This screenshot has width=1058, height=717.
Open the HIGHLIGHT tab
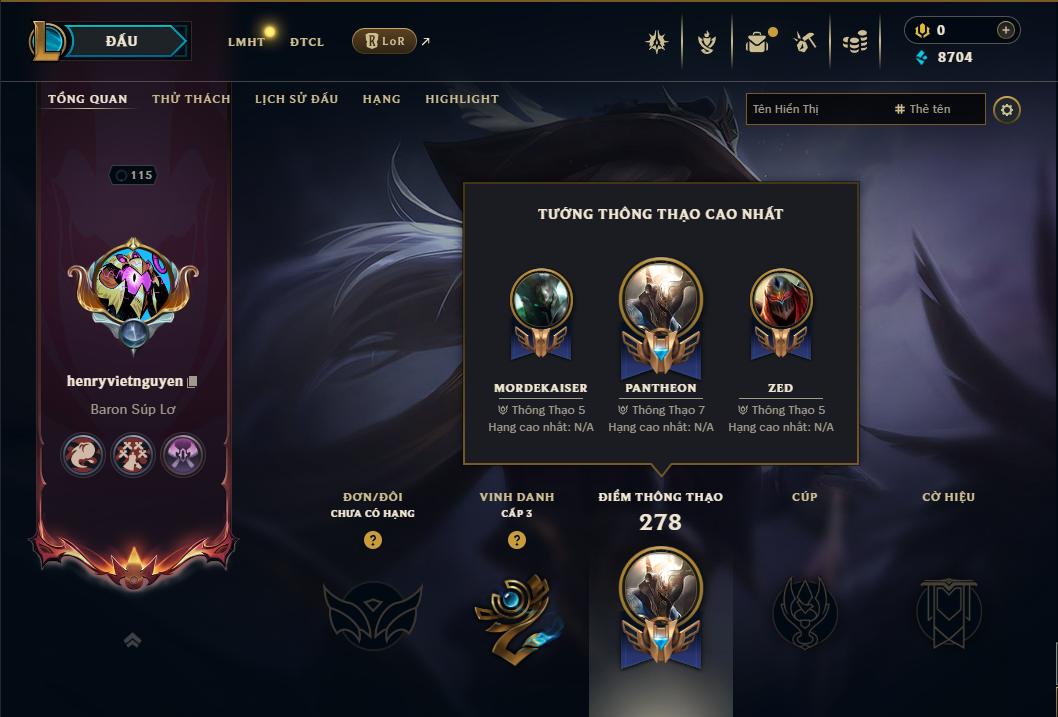[461, 99]
